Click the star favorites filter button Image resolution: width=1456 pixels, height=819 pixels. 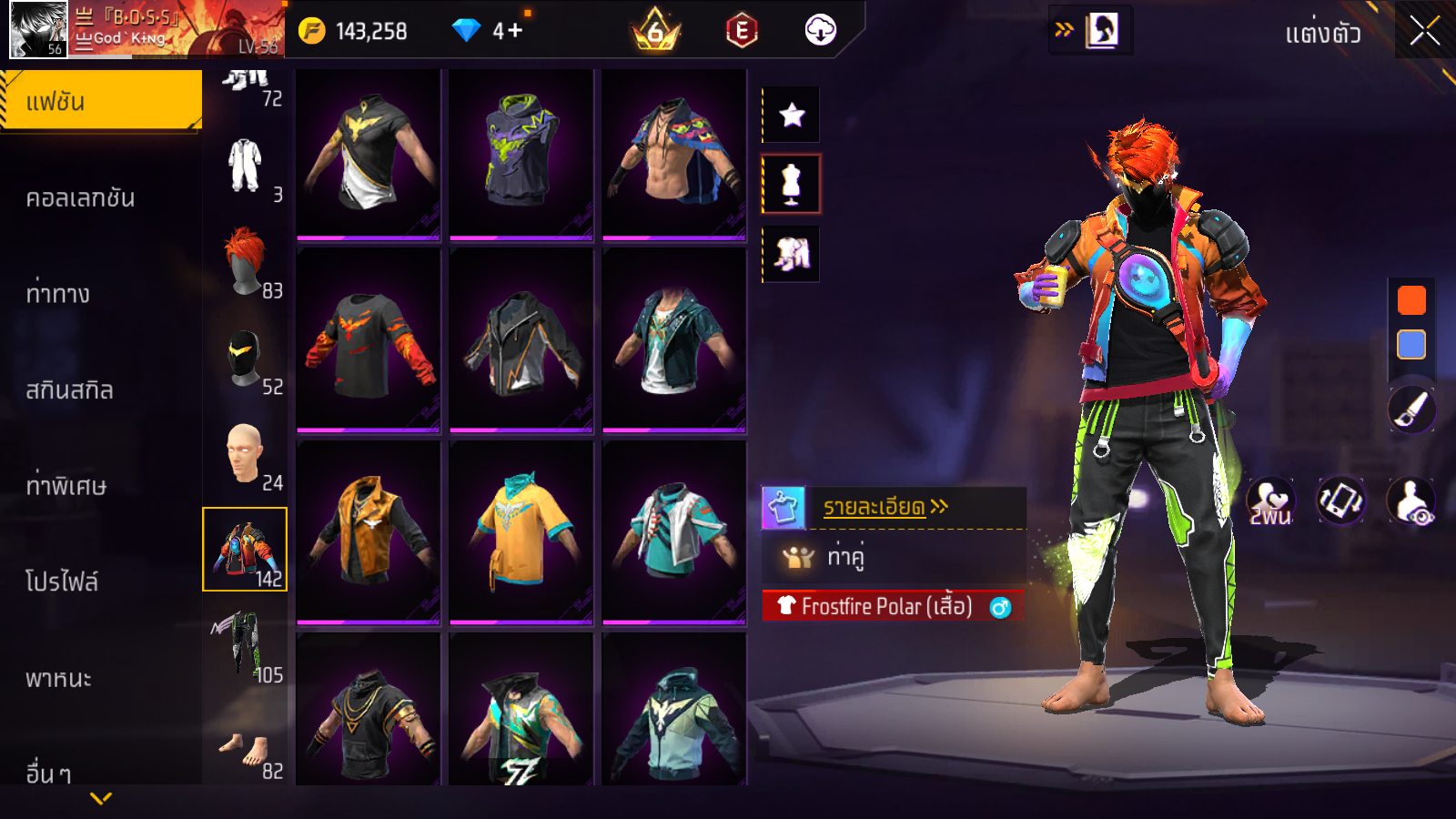pyautogui.click(x=792, y=115)
